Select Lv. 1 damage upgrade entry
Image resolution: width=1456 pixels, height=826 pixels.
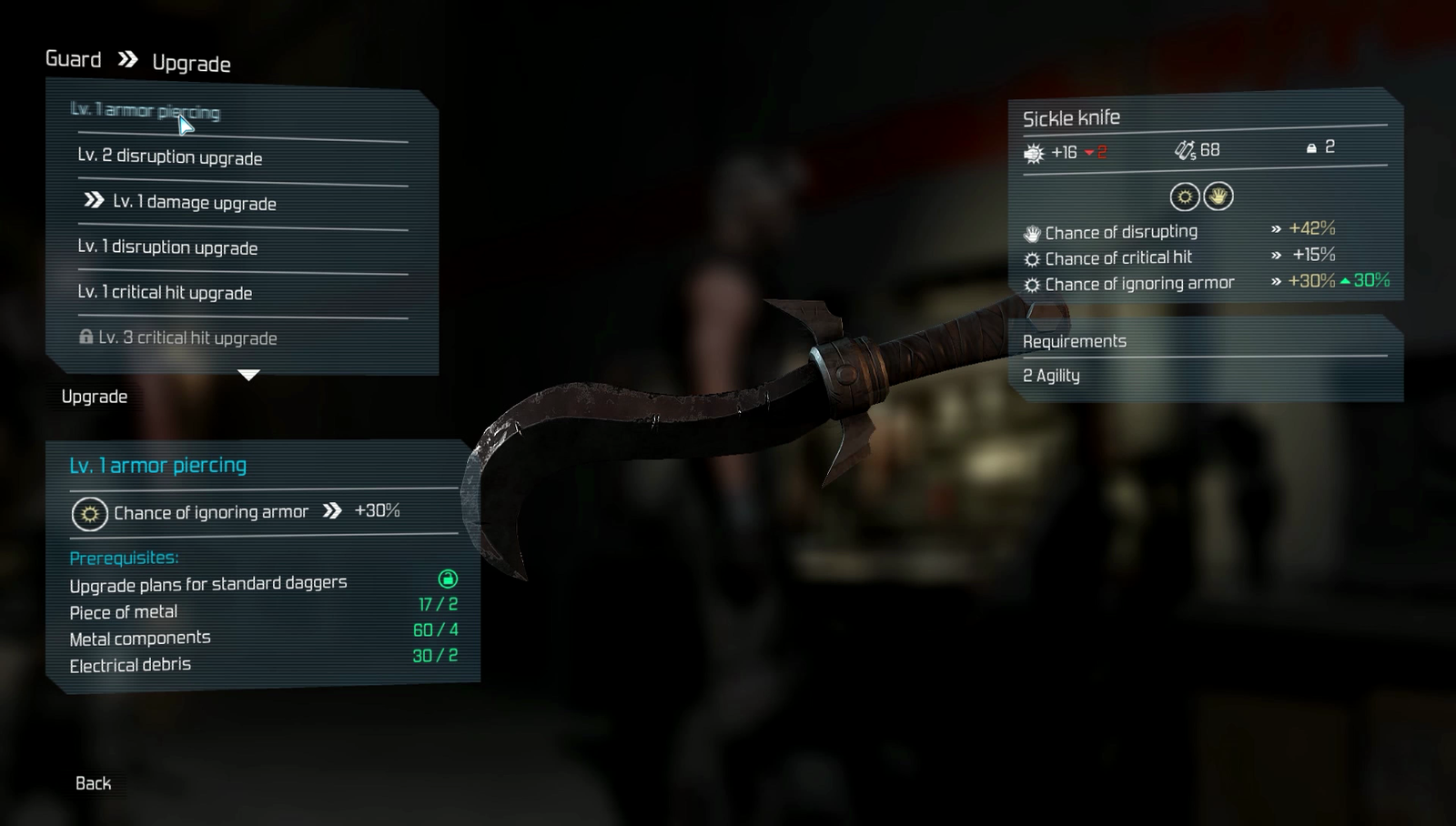[x=194, y=202]
